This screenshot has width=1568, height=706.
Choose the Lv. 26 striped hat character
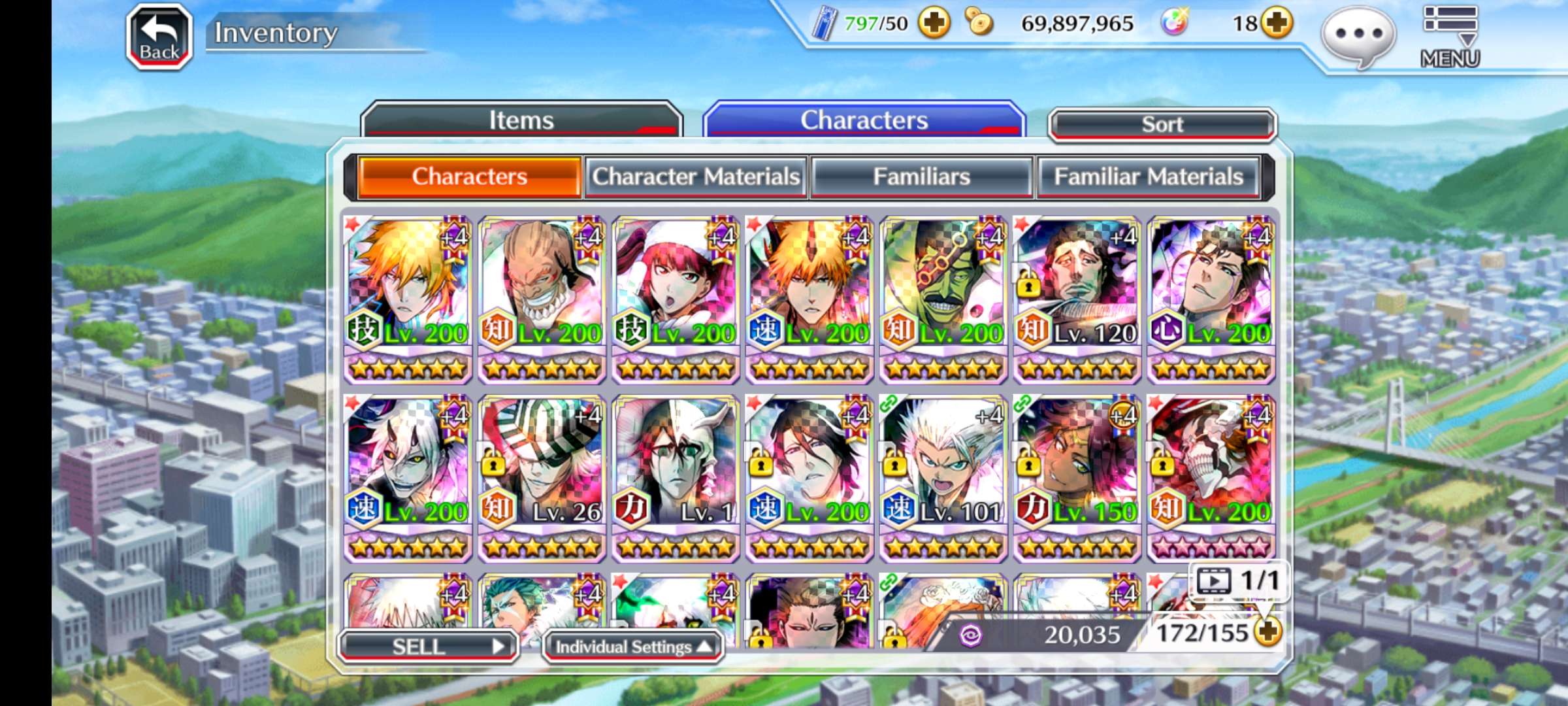[542, 477]
